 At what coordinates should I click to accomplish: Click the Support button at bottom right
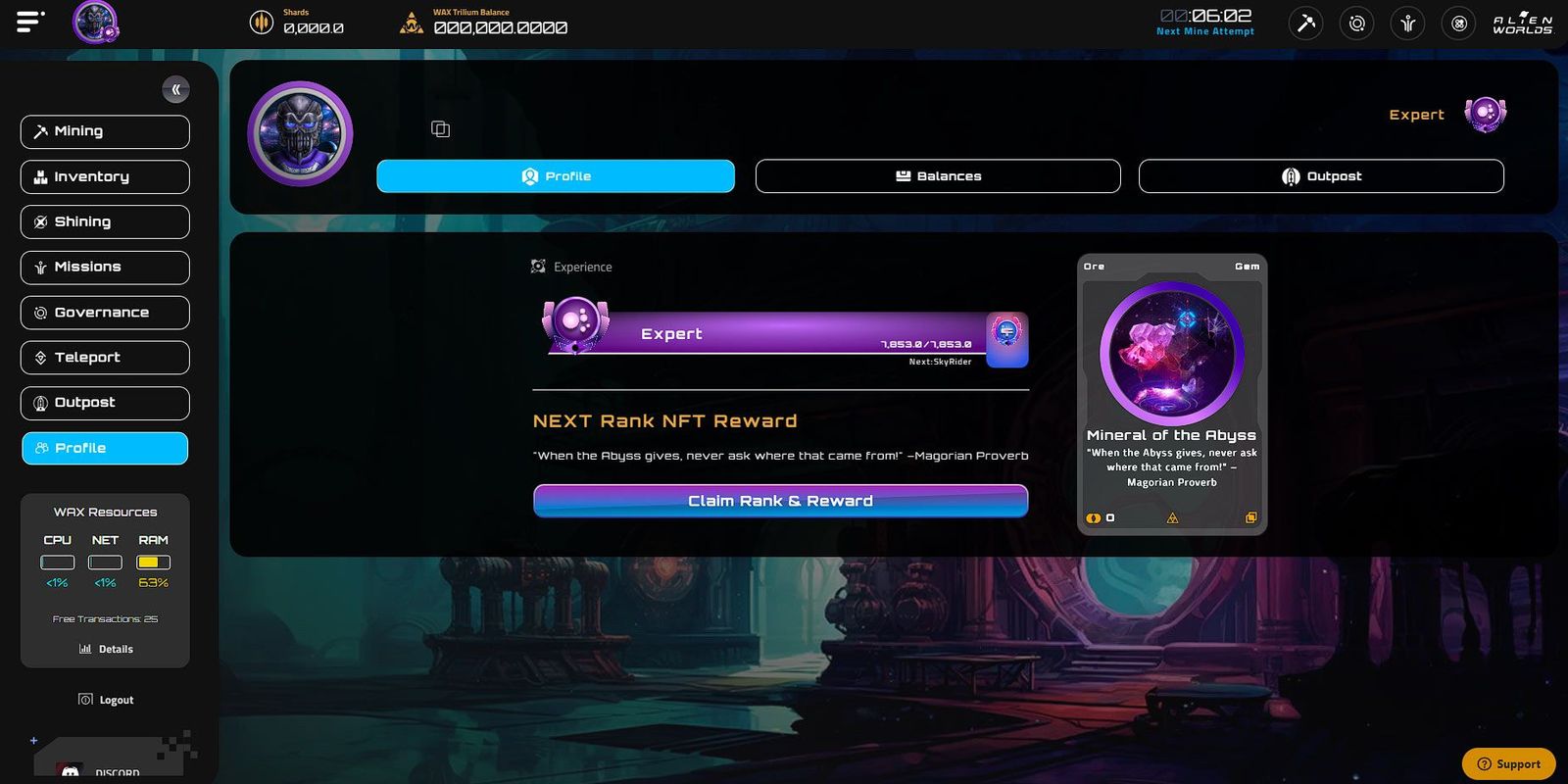click(1508, 763)
